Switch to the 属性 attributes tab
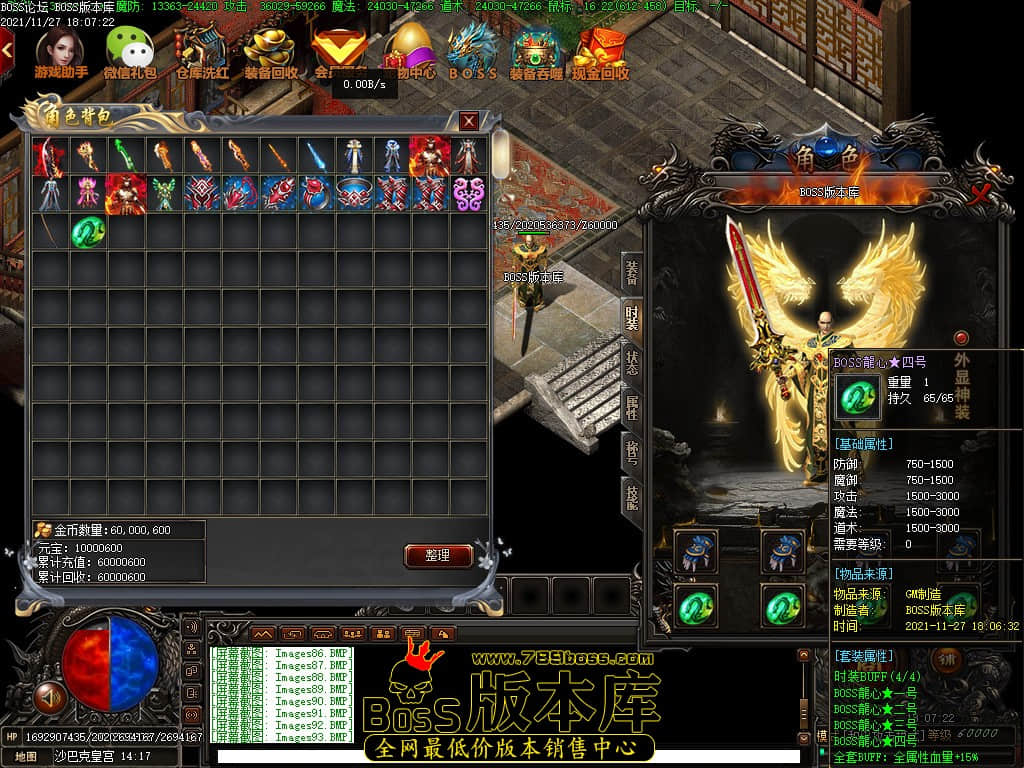This screenshot has width=1024, height=768. tap(632, 407)
